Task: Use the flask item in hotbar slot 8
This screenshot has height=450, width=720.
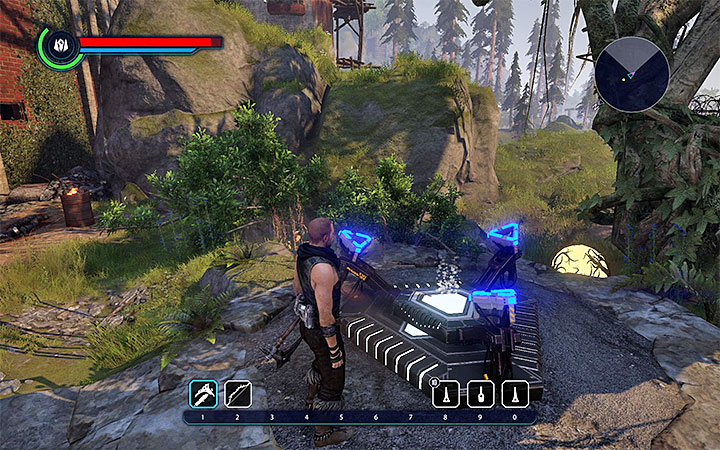Action: 445,393
